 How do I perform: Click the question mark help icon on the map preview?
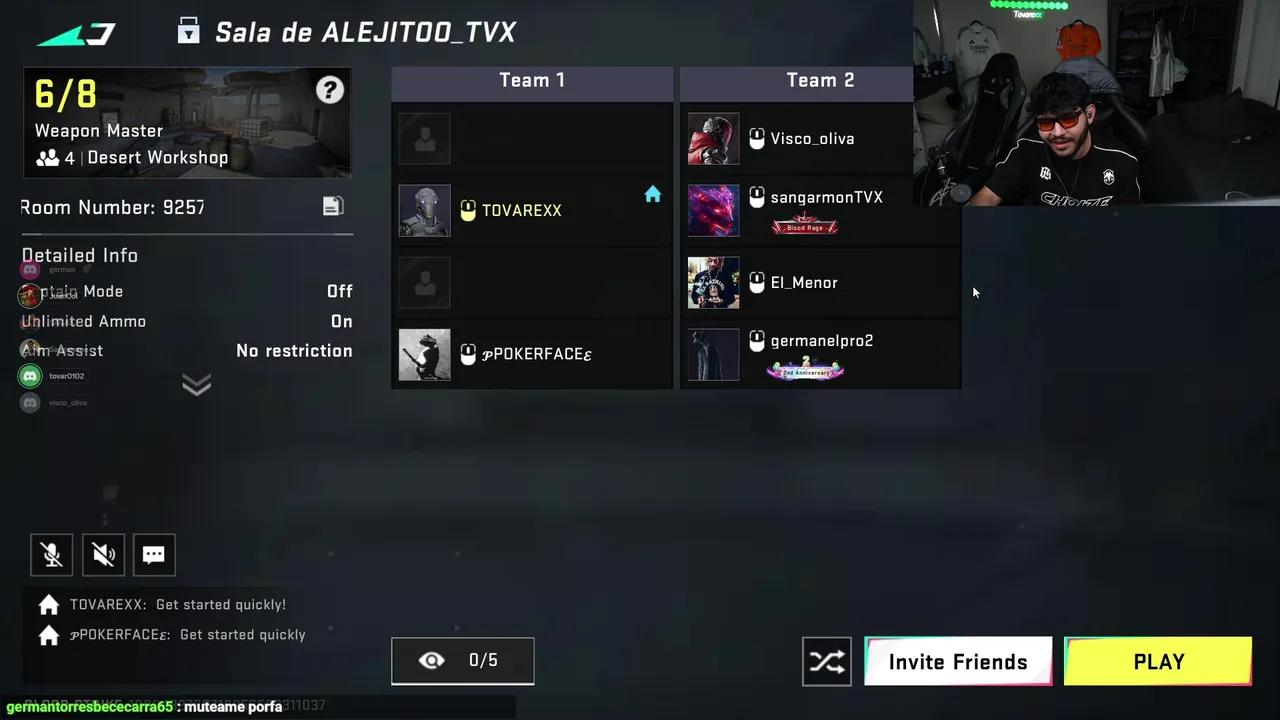(330, 89)
